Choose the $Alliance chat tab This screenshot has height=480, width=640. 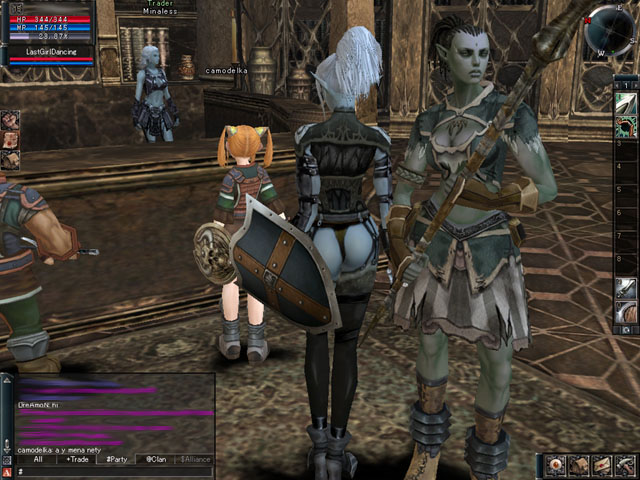click(195, 460)
